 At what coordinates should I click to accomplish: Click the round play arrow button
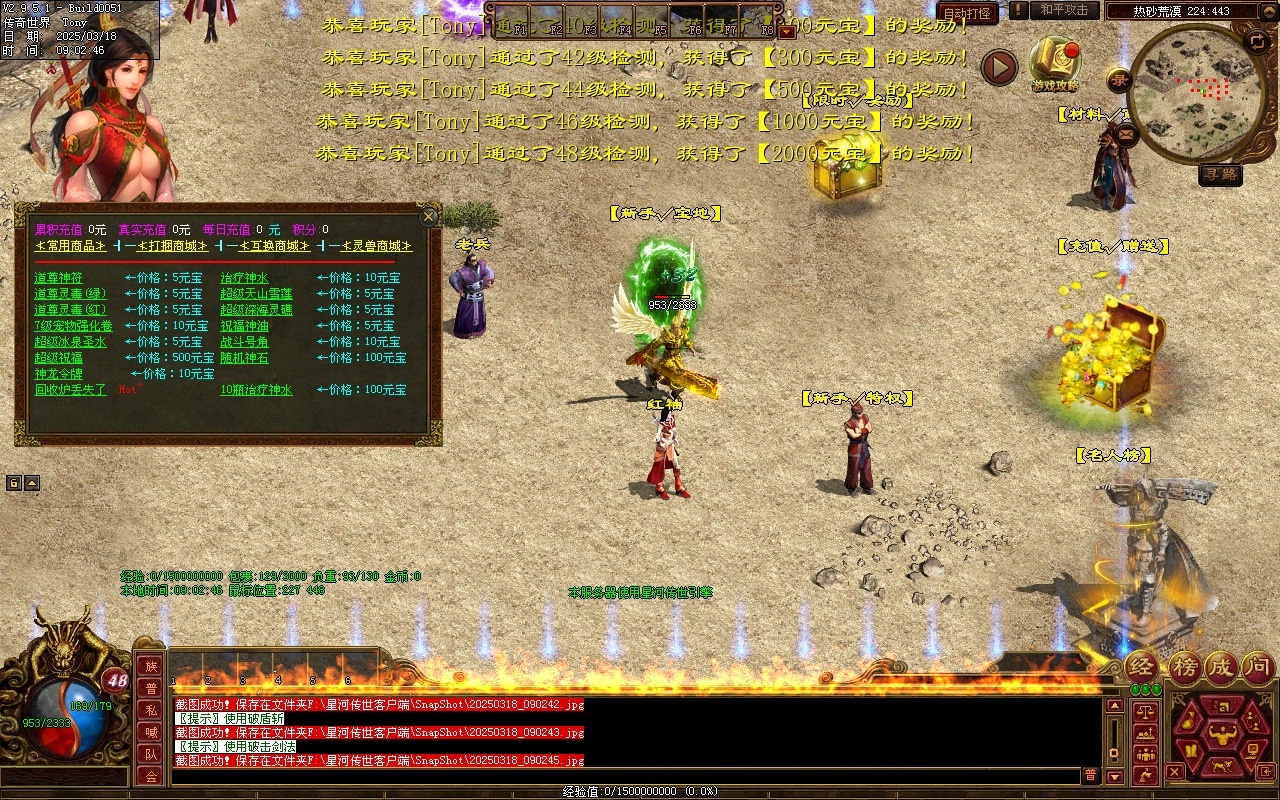998,67
